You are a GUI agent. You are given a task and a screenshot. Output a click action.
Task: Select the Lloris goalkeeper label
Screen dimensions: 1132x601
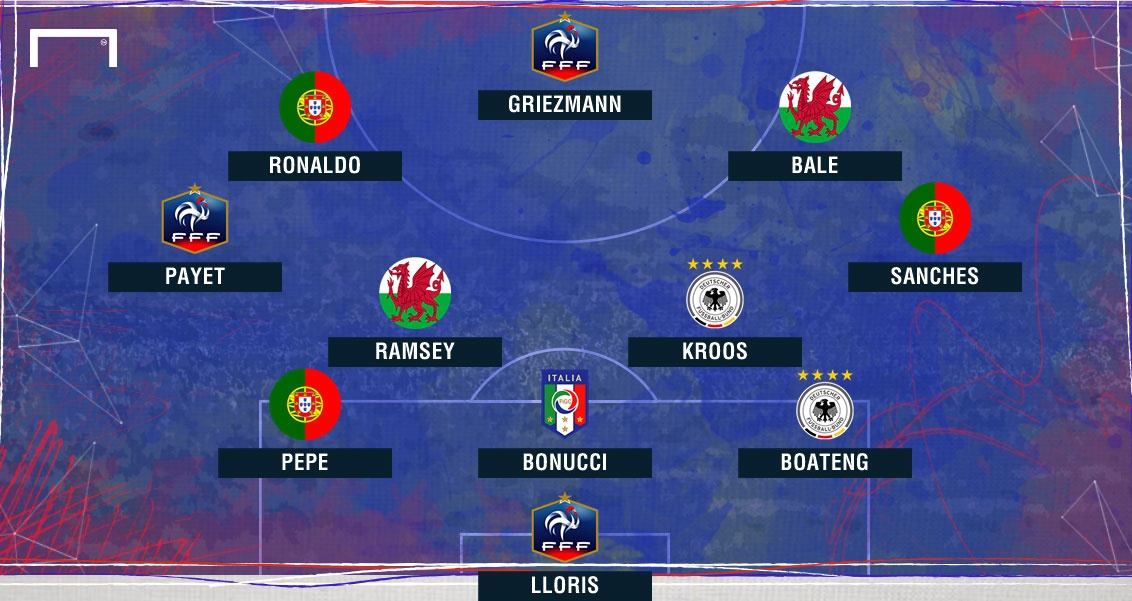click(565, 585)
